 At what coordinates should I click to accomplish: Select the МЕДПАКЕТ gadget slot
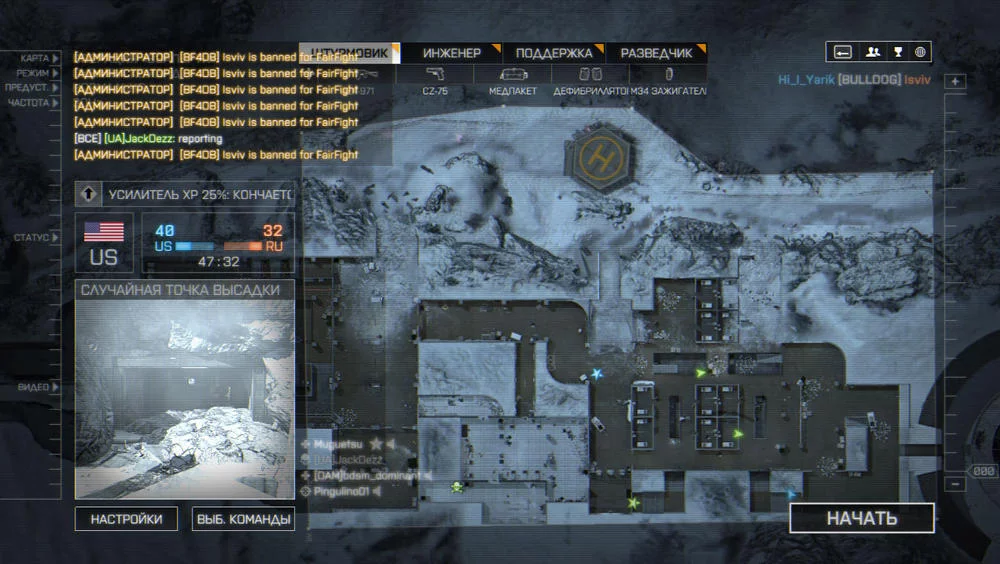512,81
